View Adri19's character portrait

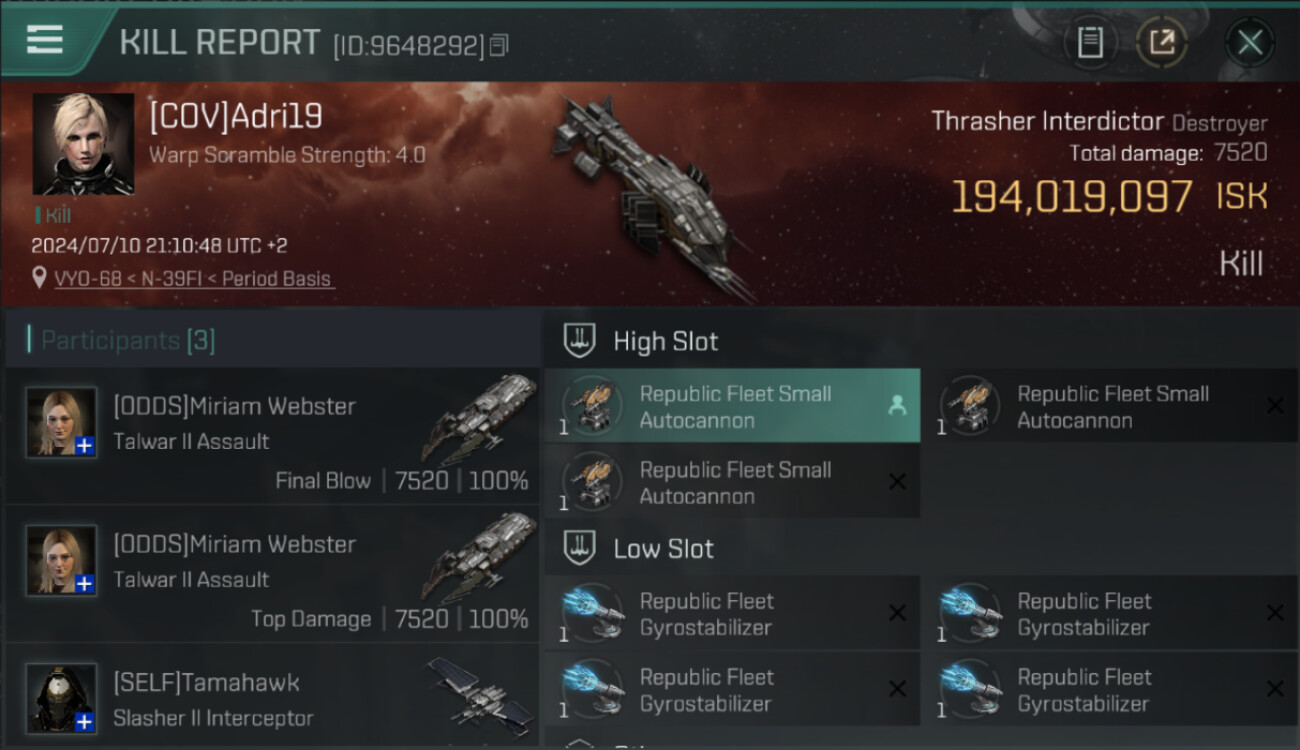coord(83,144)
